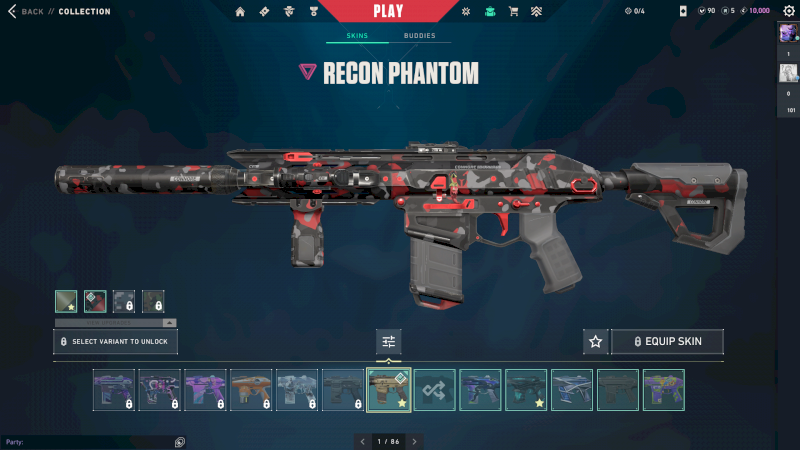
Task: Click Select Variant to Unlock button
Action: (116, 342)
